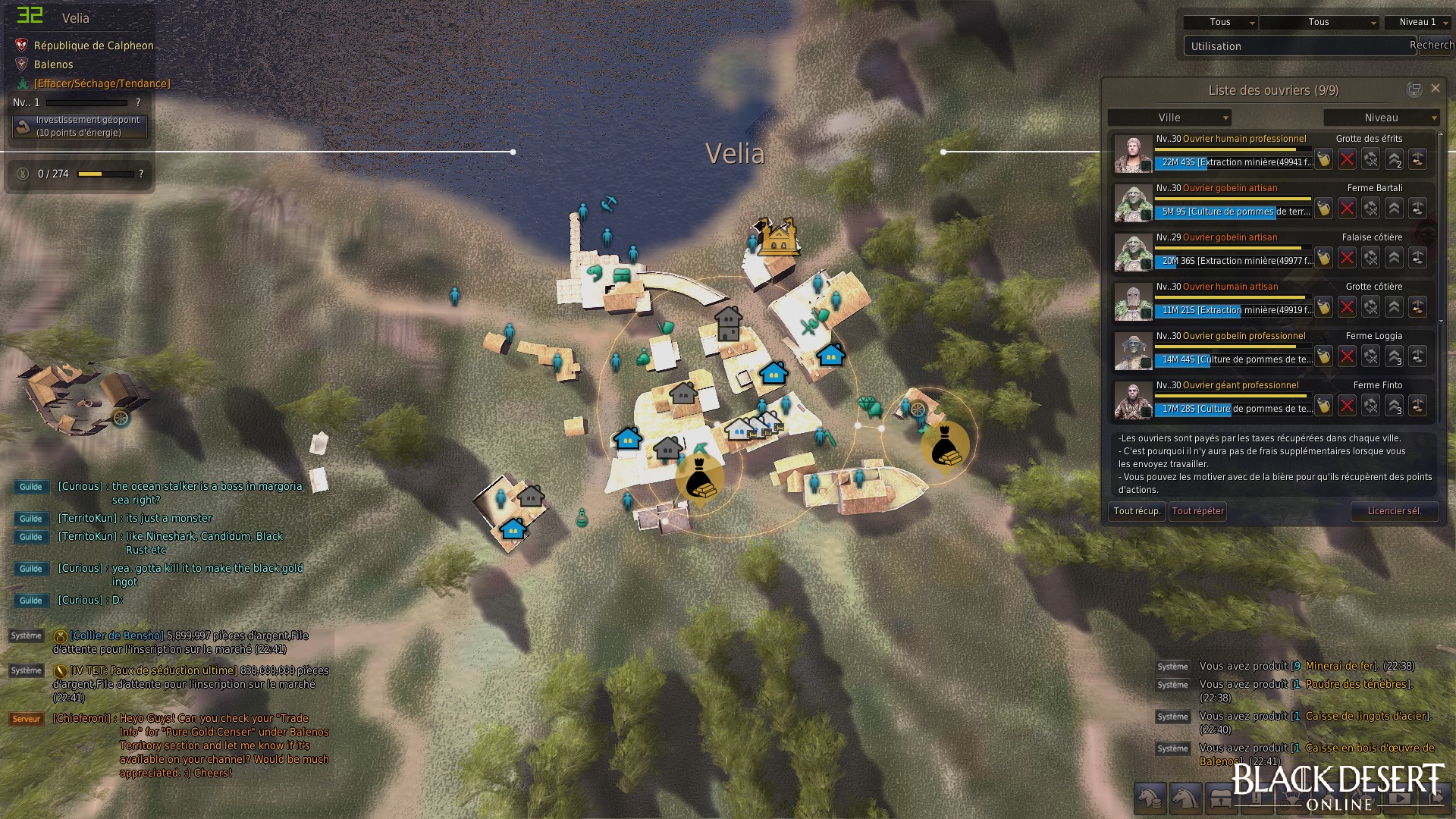Cancel the Ferme Bartali worker's task
Viewport: 1456px width, 819px height.
(1347, 209)
